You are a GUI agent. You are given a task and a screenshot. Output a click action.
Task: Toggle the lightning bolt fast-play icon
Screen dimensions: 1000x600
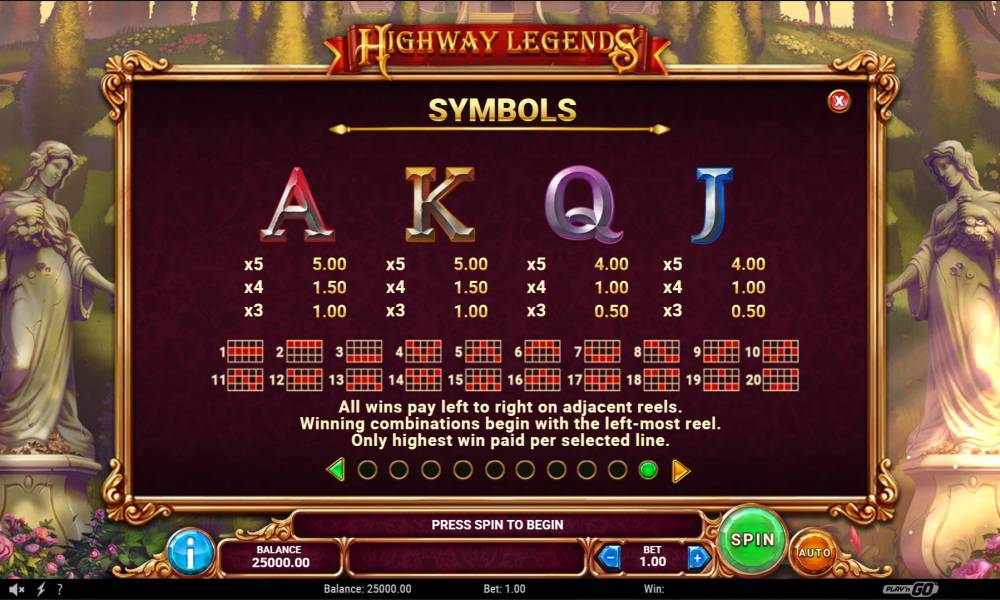40,589
